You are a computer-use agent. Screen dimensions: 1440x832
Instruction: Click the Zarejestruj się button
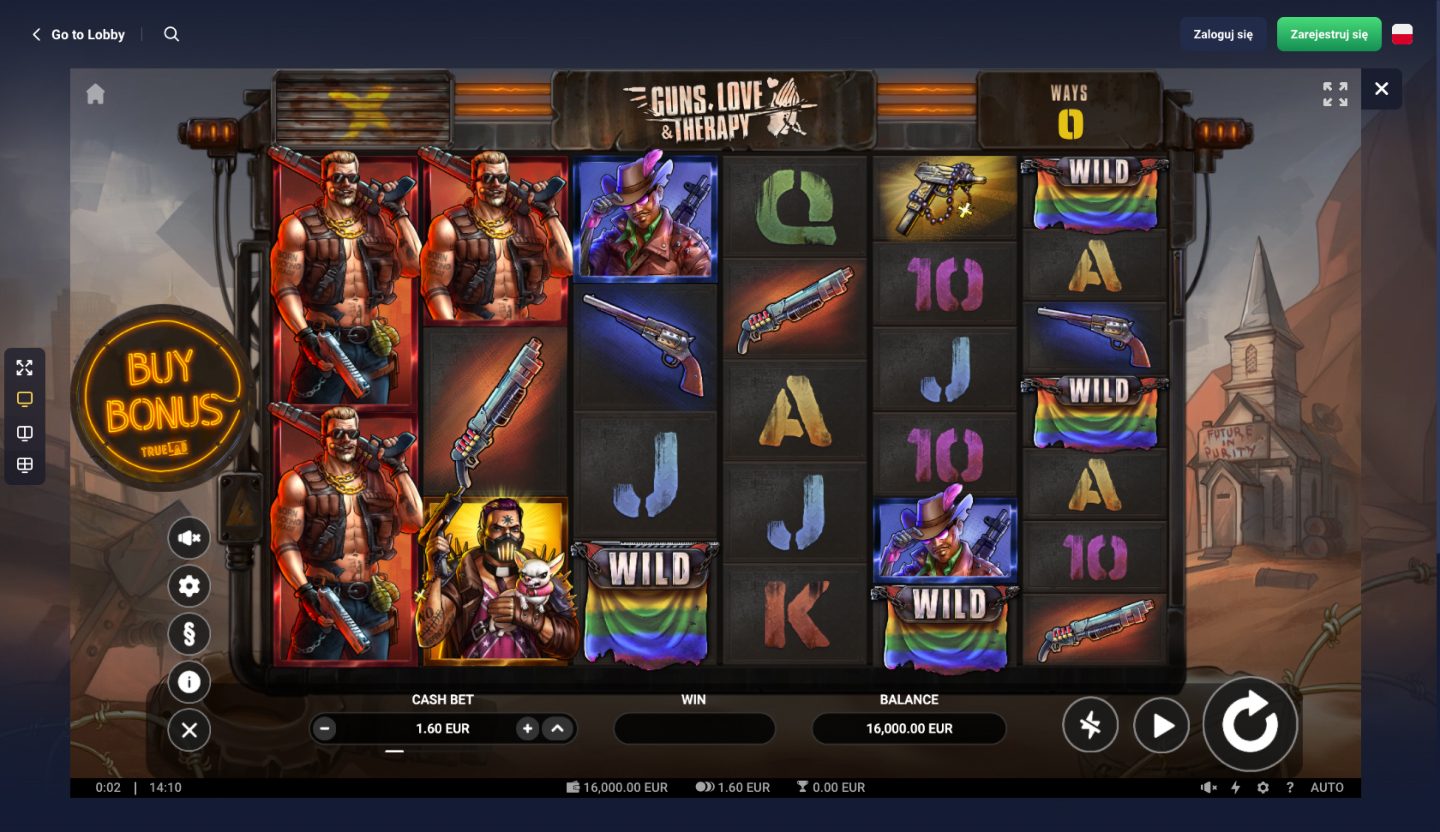[x=1329, y=33]
